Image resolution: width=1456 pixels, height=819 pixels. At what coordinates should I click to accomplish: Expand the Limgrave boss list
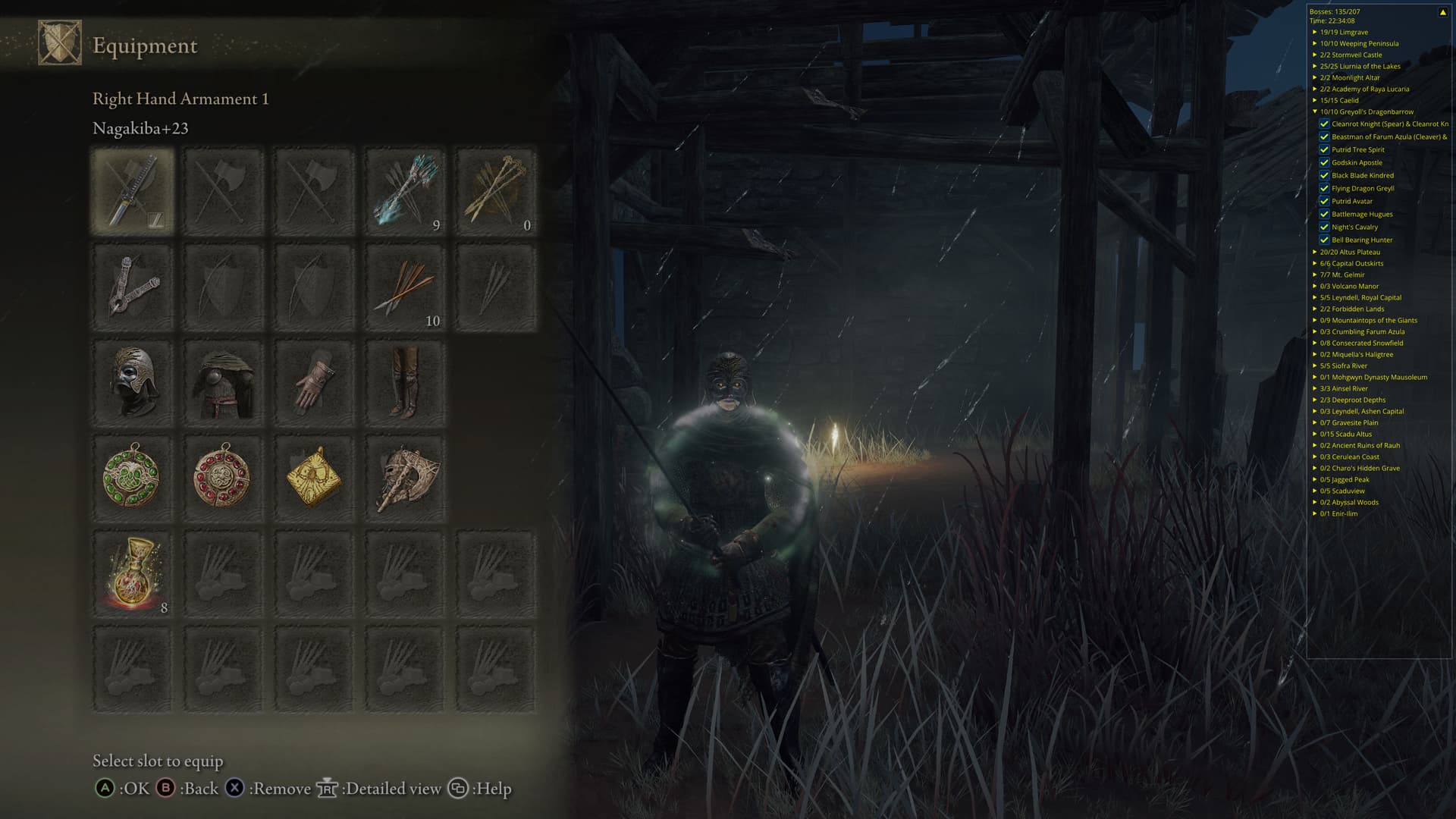click(1315, 33)
